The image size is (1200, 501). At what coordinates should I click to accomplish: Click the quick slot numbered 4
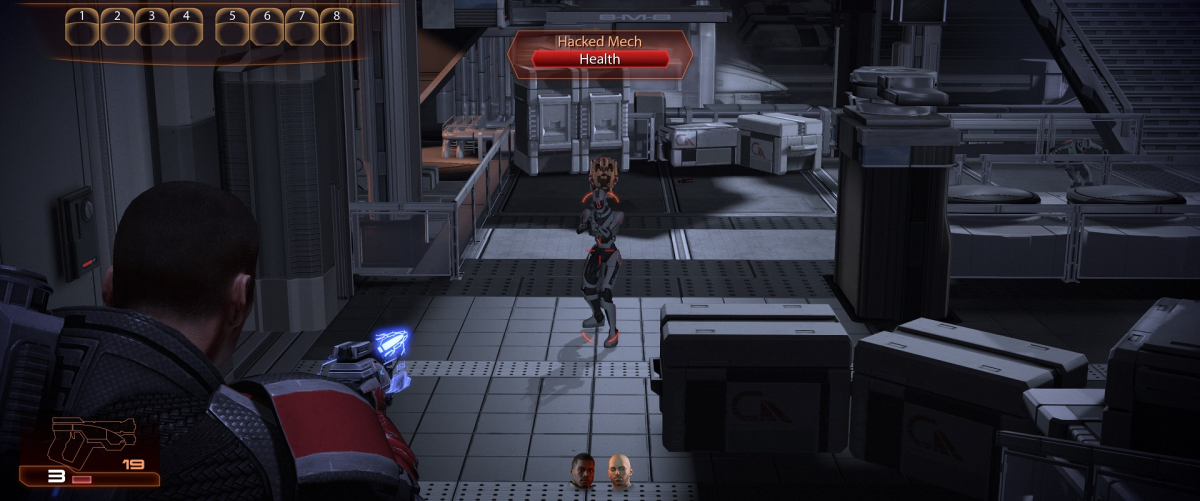coord(186,28)
